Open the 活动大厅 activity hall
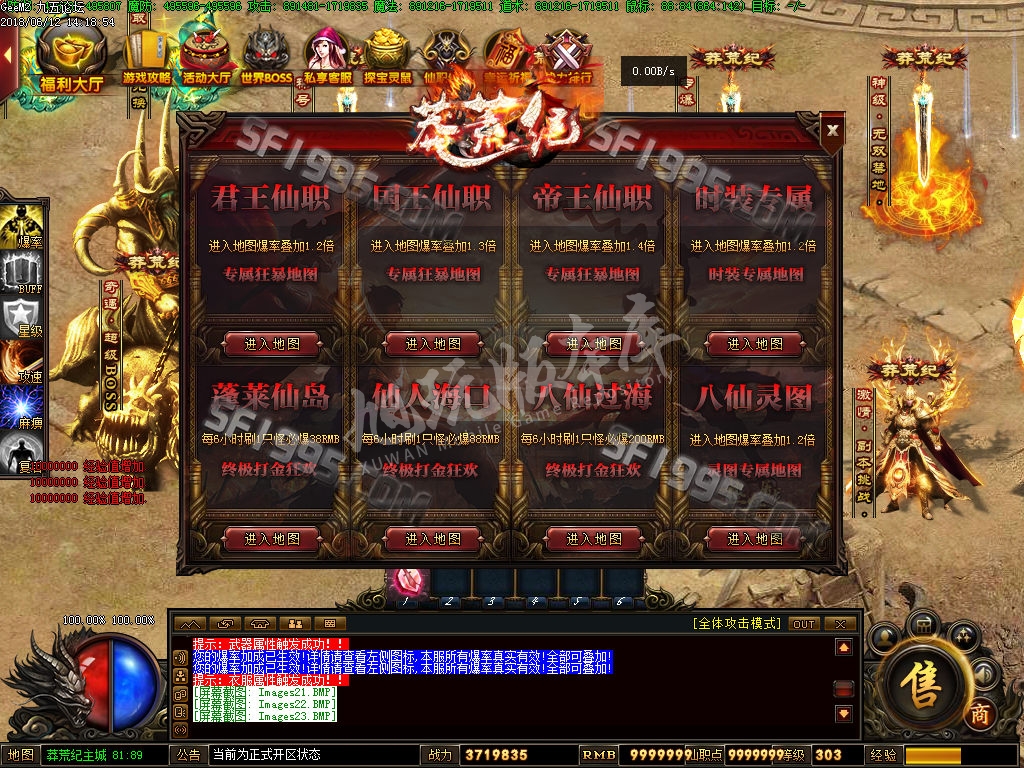 pos(207,58)
